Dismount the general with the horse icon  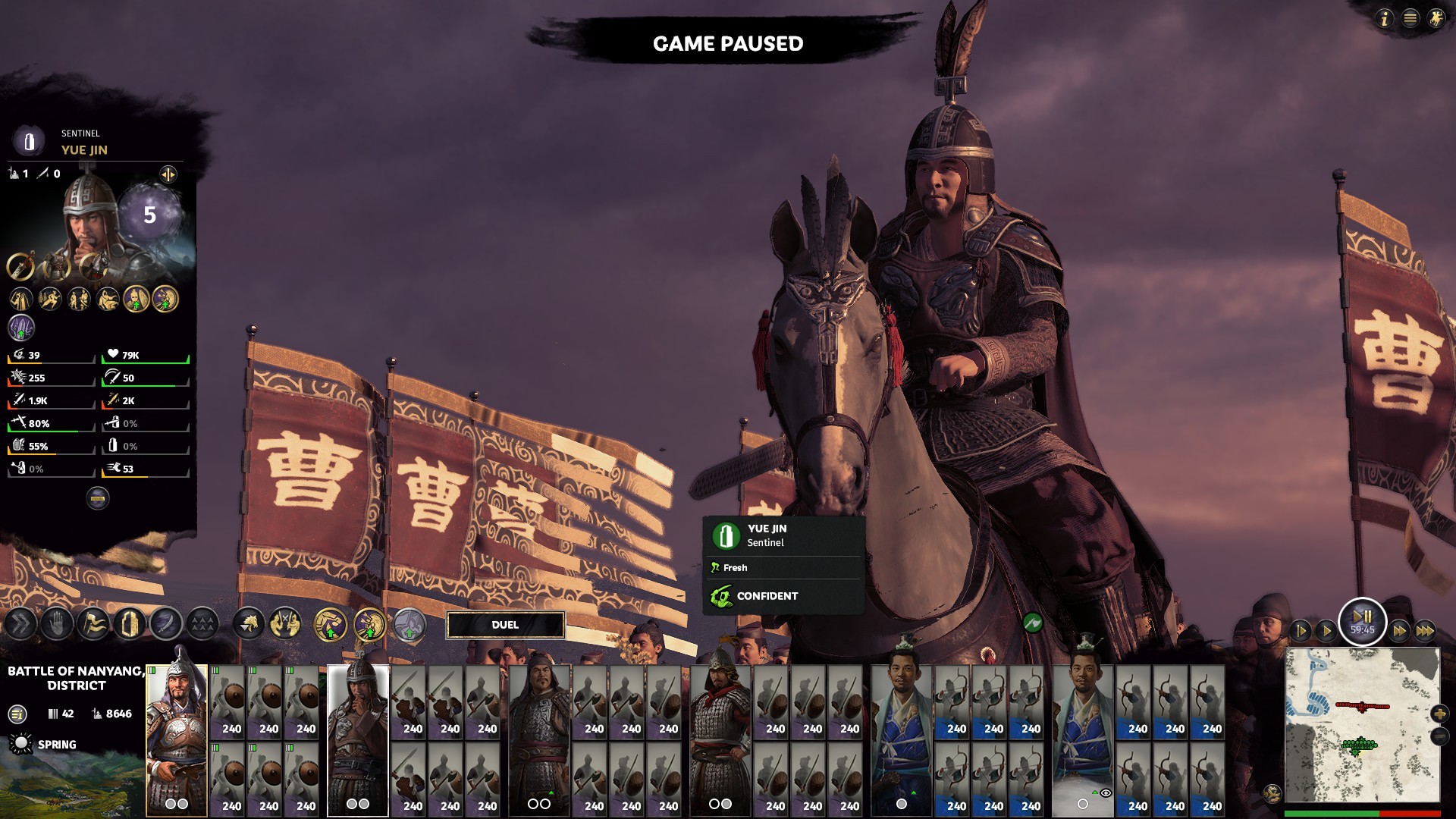tap(249, 624)
